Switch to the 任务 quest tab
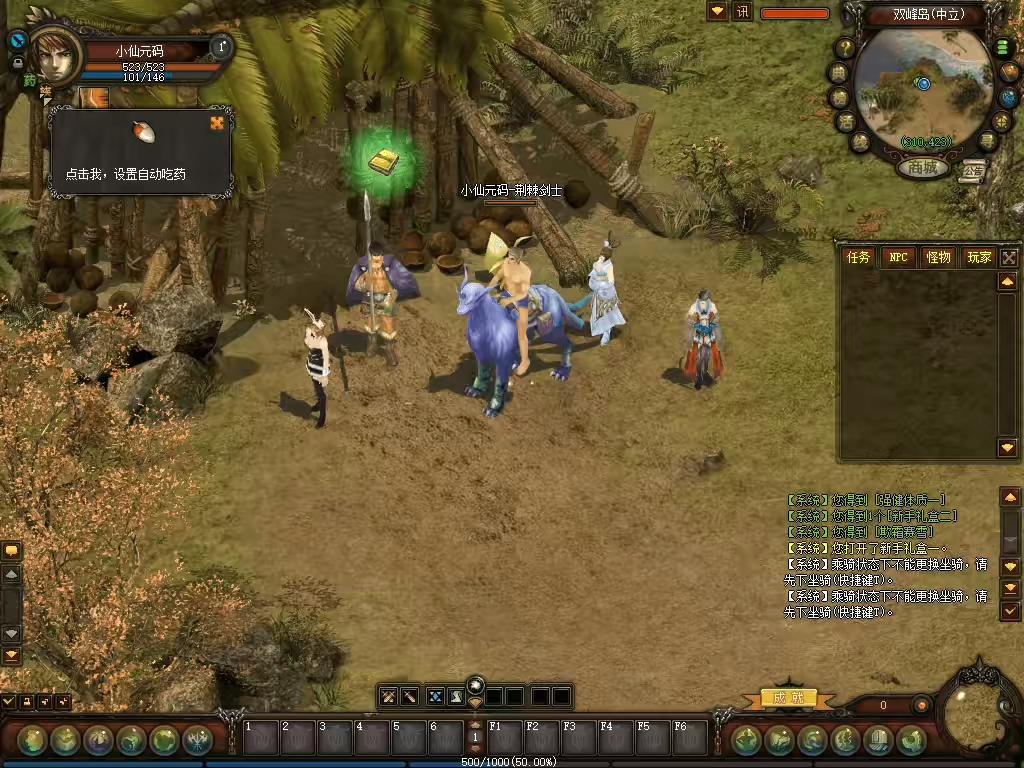Image resolution: width=1024 pixels, height=768 pixels. click(859, 257)
